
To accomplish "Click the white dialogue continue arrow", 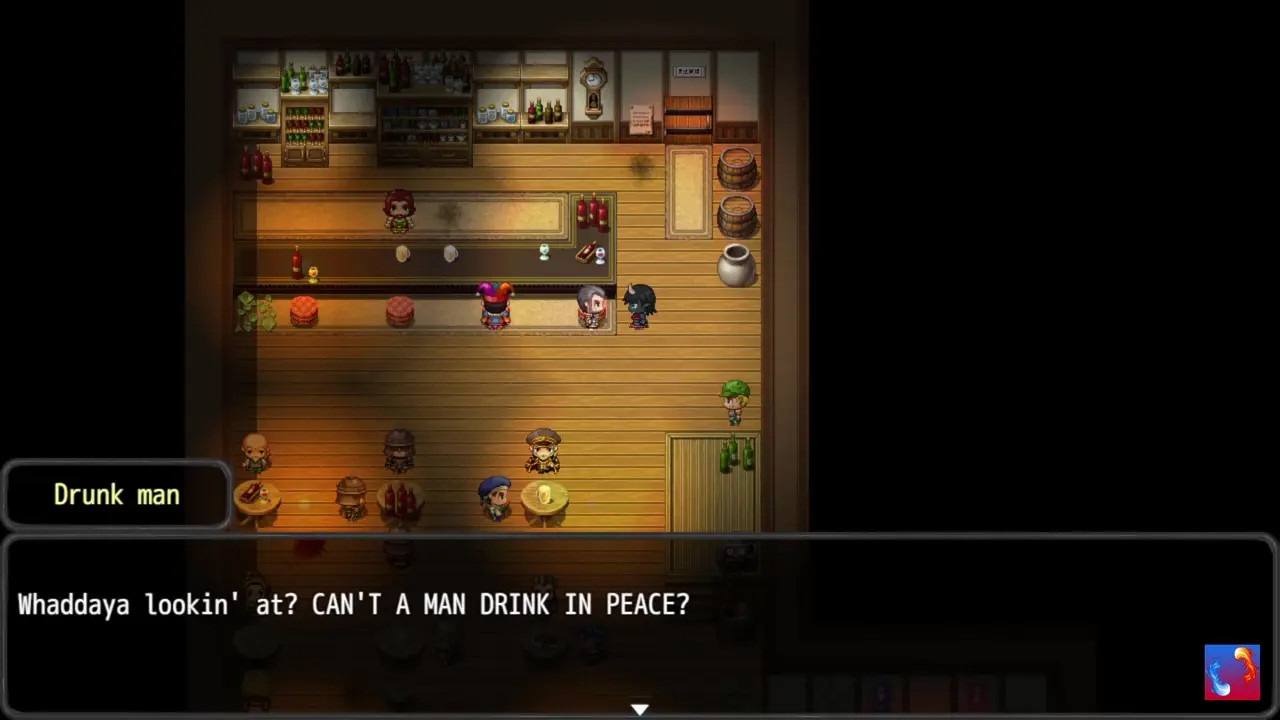I will pyautogui.click(x=640, y=709).
